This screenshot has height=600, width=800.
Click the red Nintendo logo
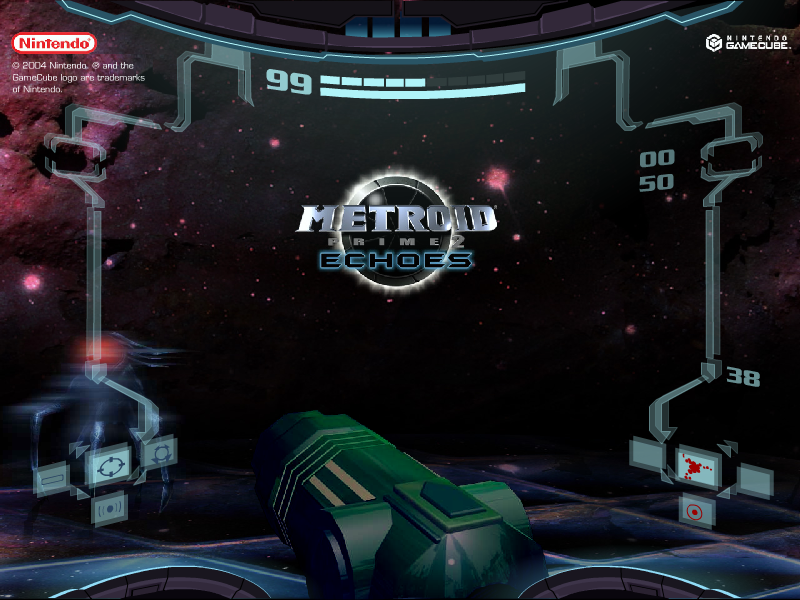coord(54,43)
